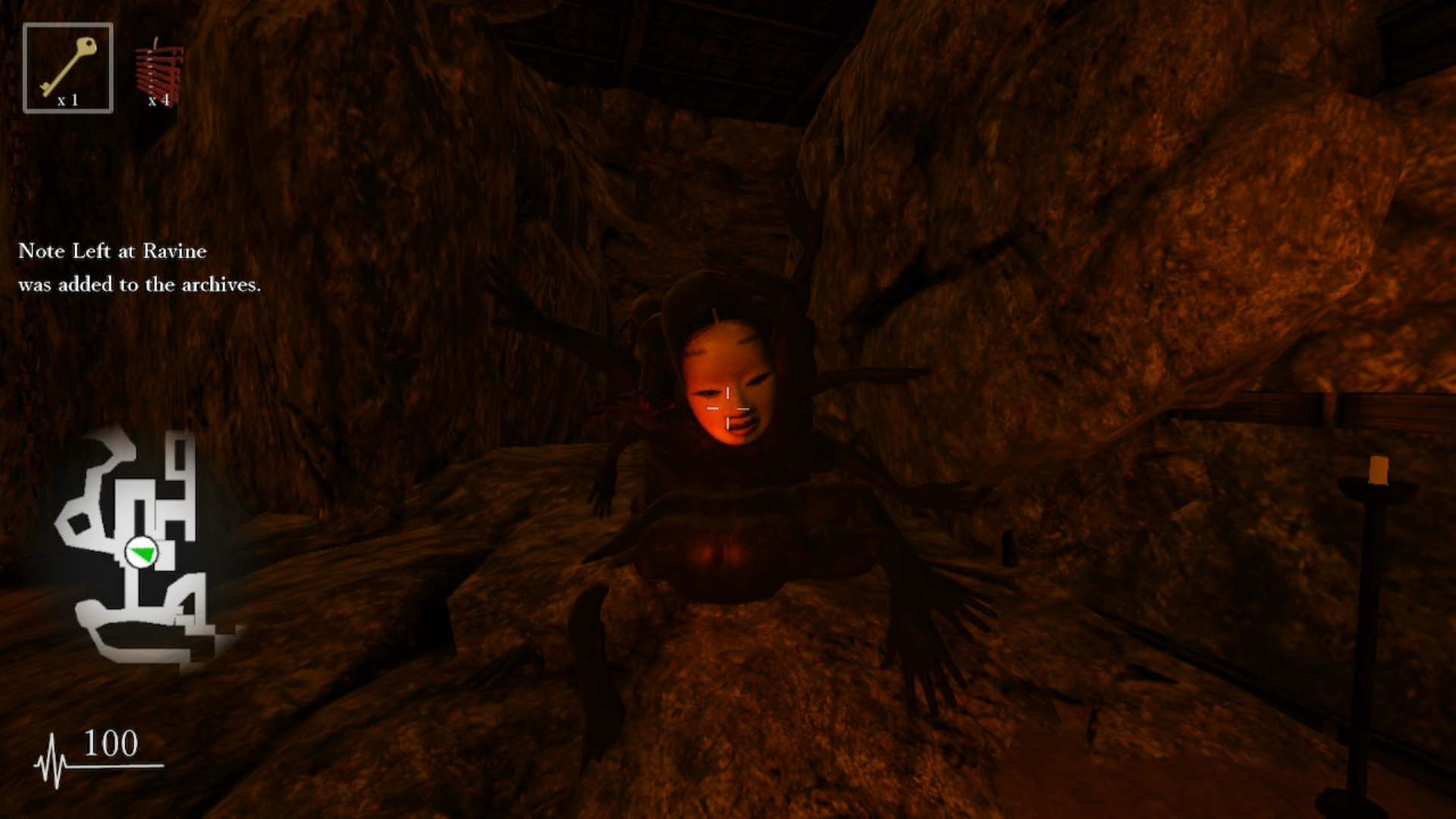Click the x4 counter under the talismans

click(162, 102)
